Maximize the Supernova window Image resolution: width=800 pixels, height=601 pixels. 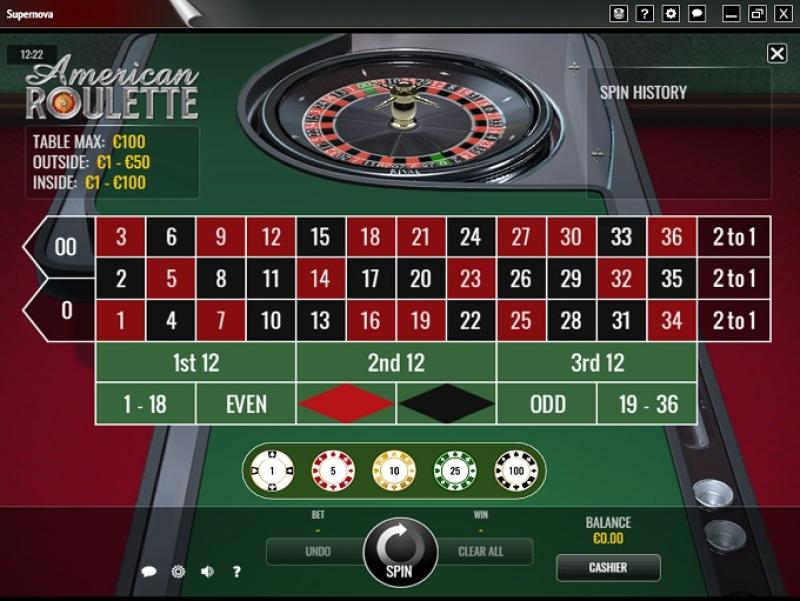click(x=757, y=13)
